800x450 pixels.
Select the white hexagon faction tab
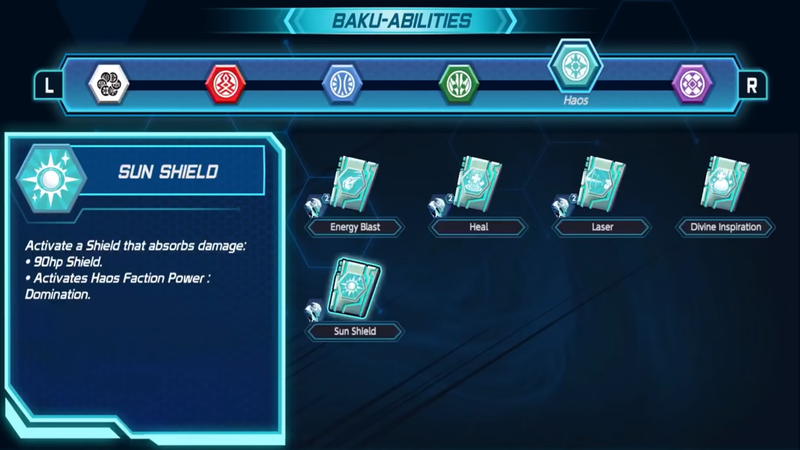tap(107, 83)
